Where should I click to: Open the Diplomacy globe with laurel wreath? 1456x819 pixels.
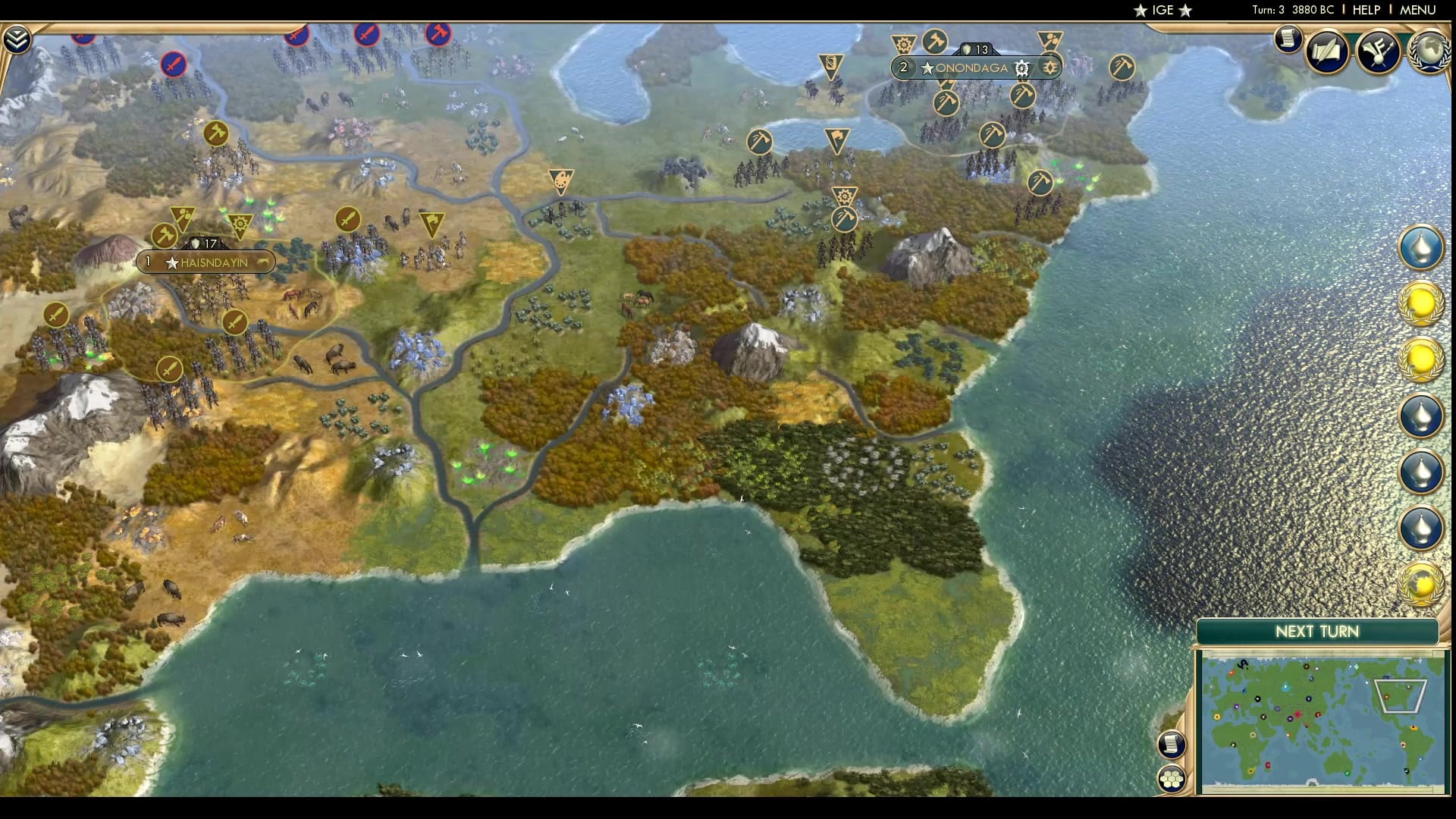click(x=1429, y=52)
